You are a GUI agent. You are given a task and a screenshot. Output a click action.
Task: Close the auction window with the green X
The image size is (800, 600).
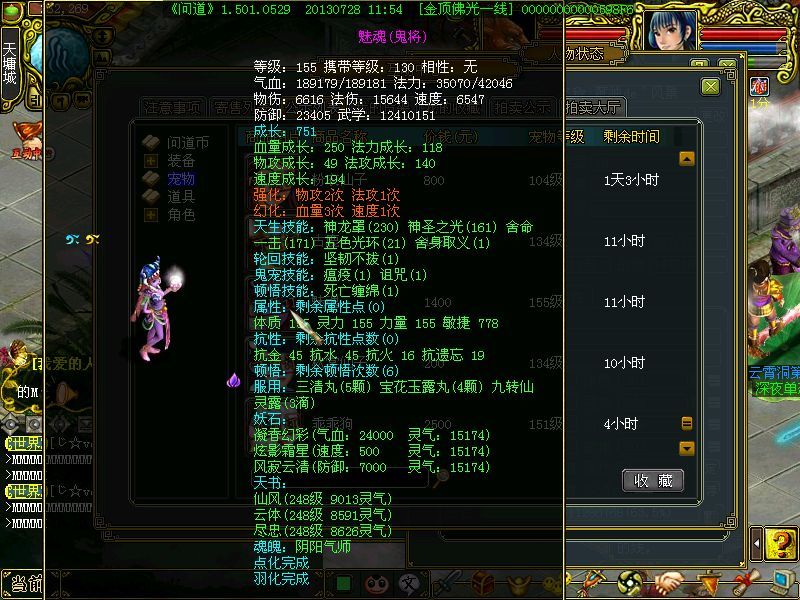[711, 87]
